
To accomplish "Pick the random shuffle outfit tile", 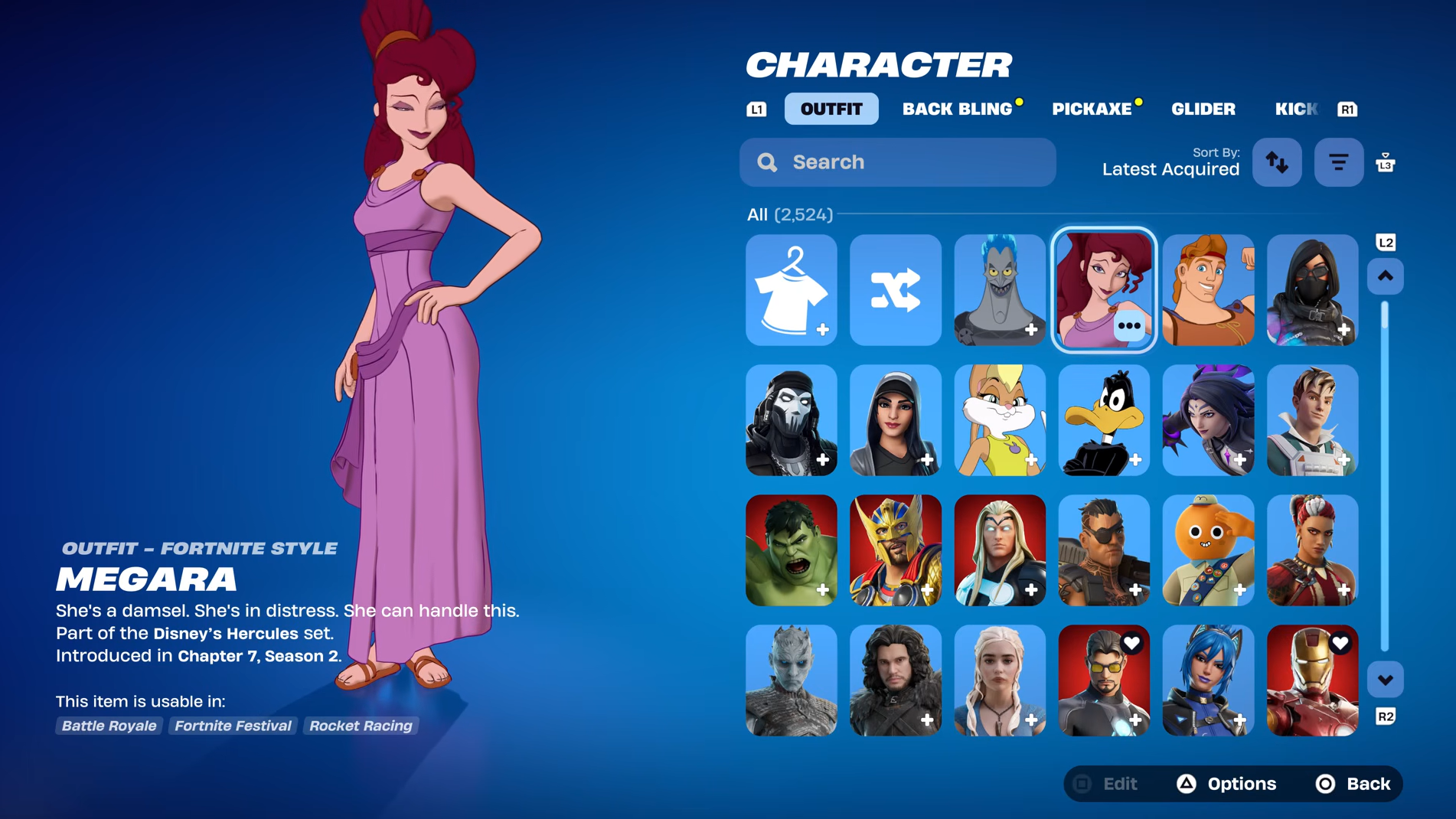I will [x=895, y=290].
